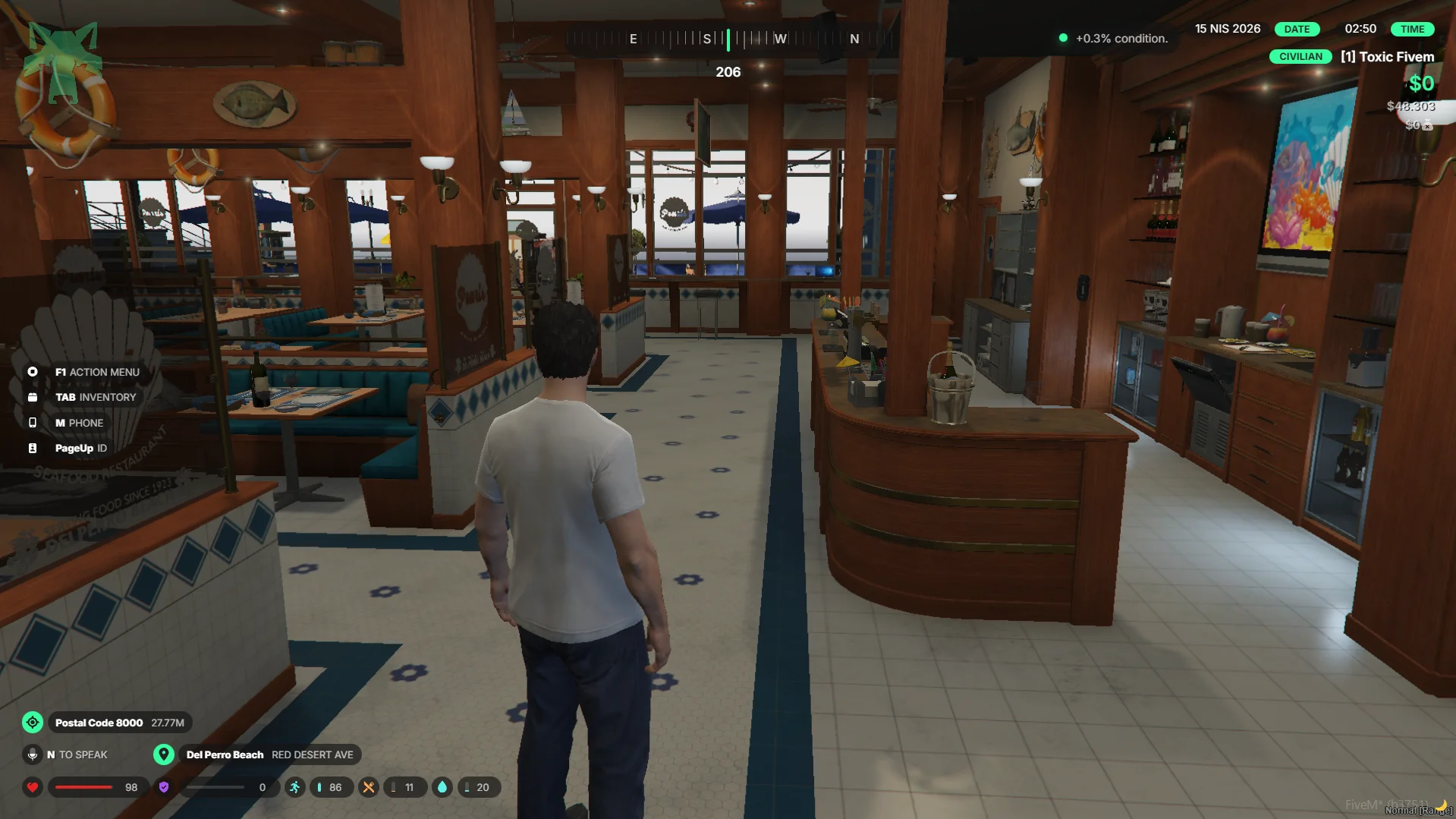Viewport: 1456px width, 819px height.
Task: Click the purple armor shield icon
Action: click(x=163, y=787)
